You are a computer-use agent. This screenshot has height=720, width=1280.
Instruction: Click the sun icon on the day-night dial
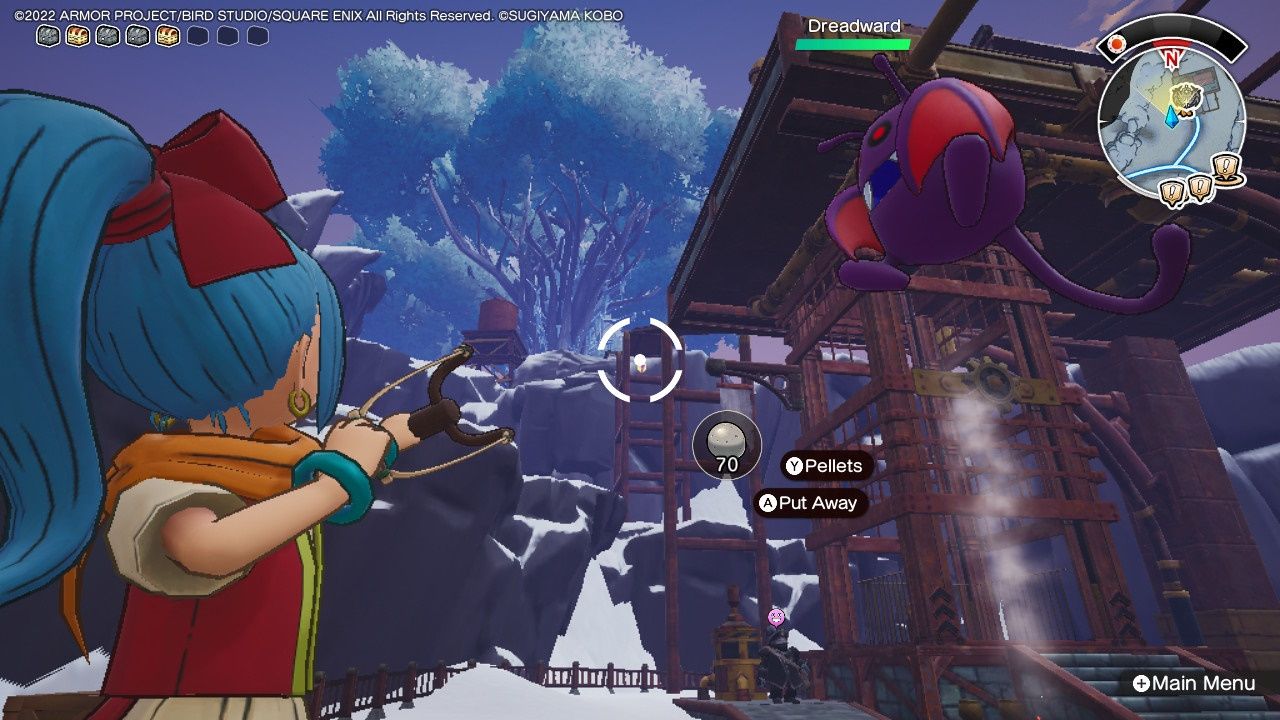1116,44
